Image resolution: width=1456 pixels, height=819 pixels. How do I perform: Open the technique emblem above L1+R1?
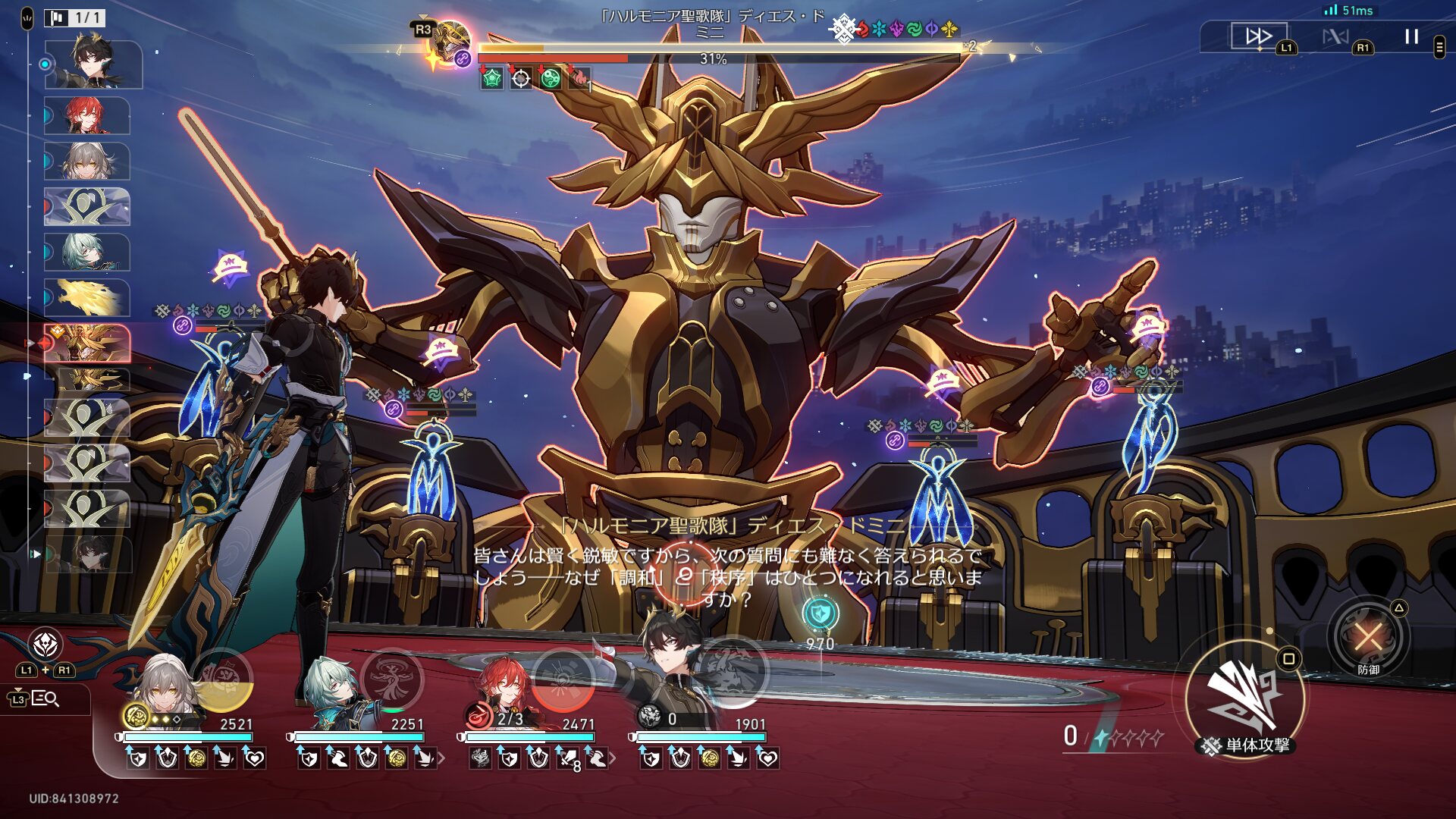[45, 645]
